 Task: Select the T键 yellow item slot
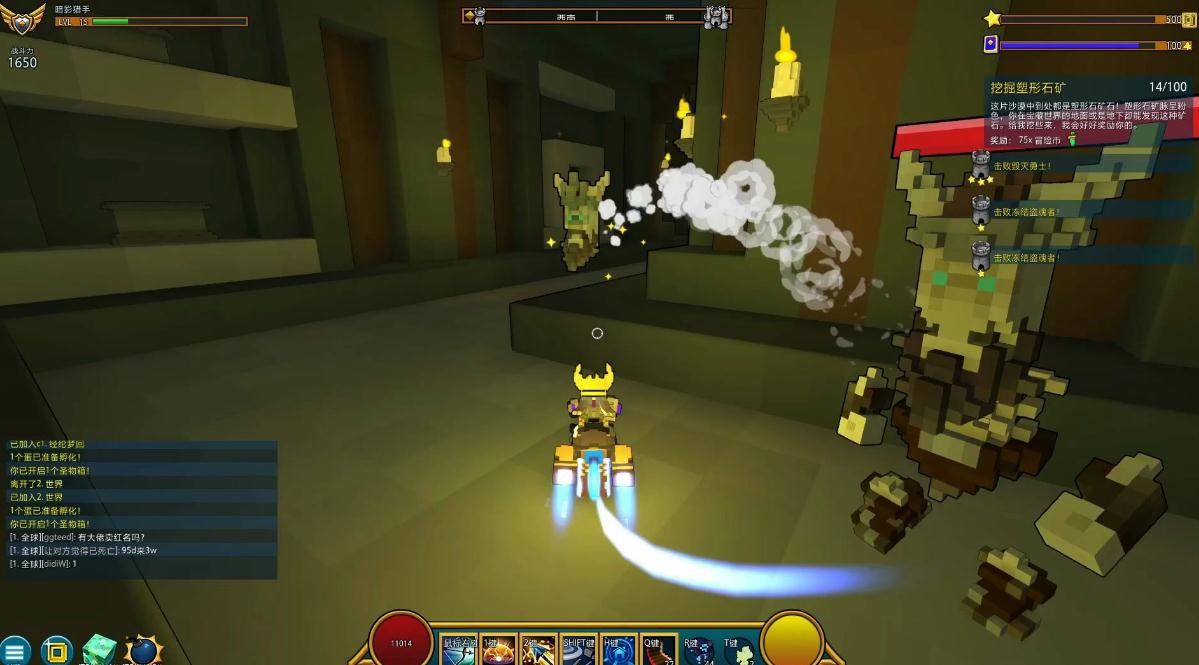pos(738,650)
